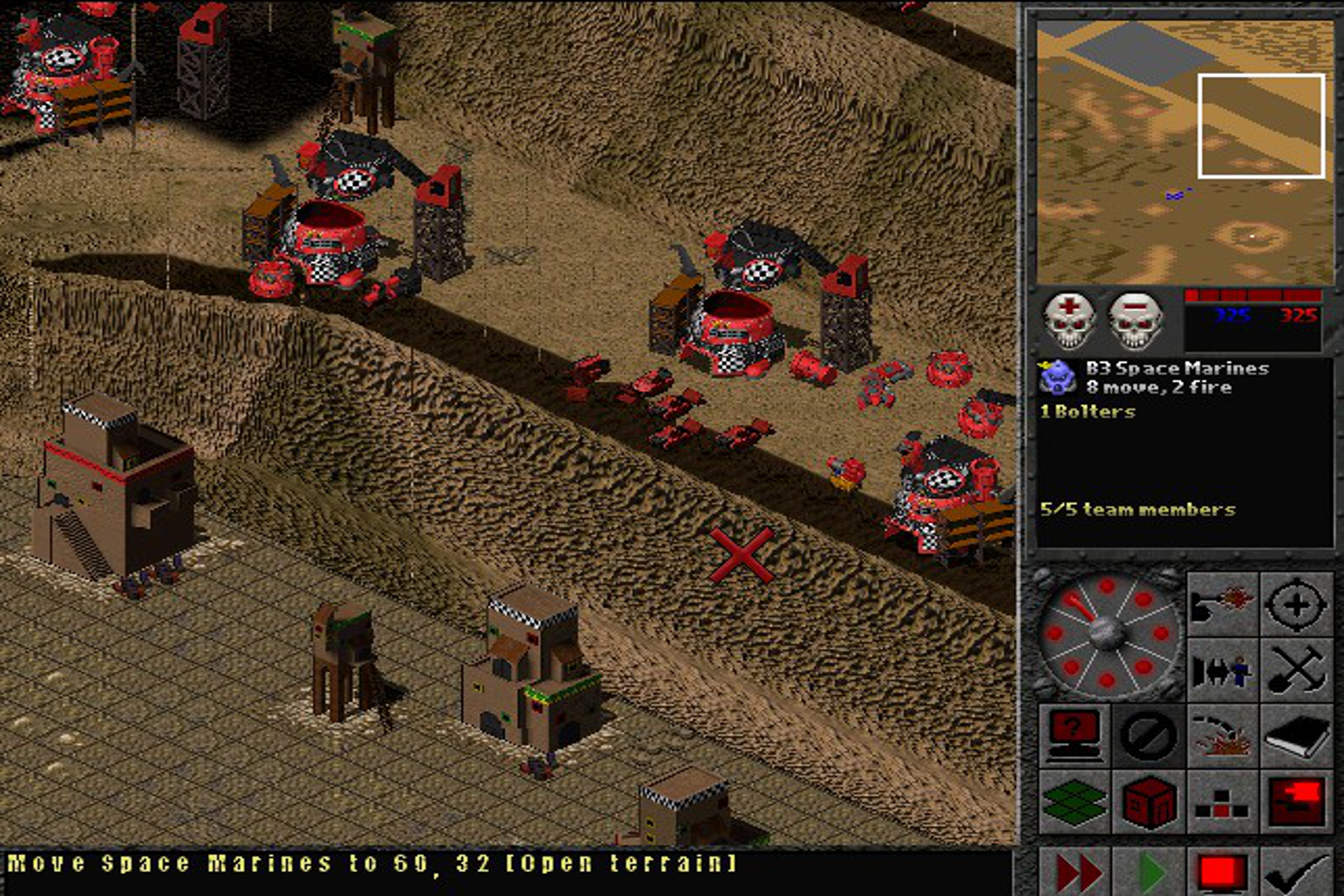Confirm with the black checkmark button
1344x896 pixels.
tap(1297, 871)
